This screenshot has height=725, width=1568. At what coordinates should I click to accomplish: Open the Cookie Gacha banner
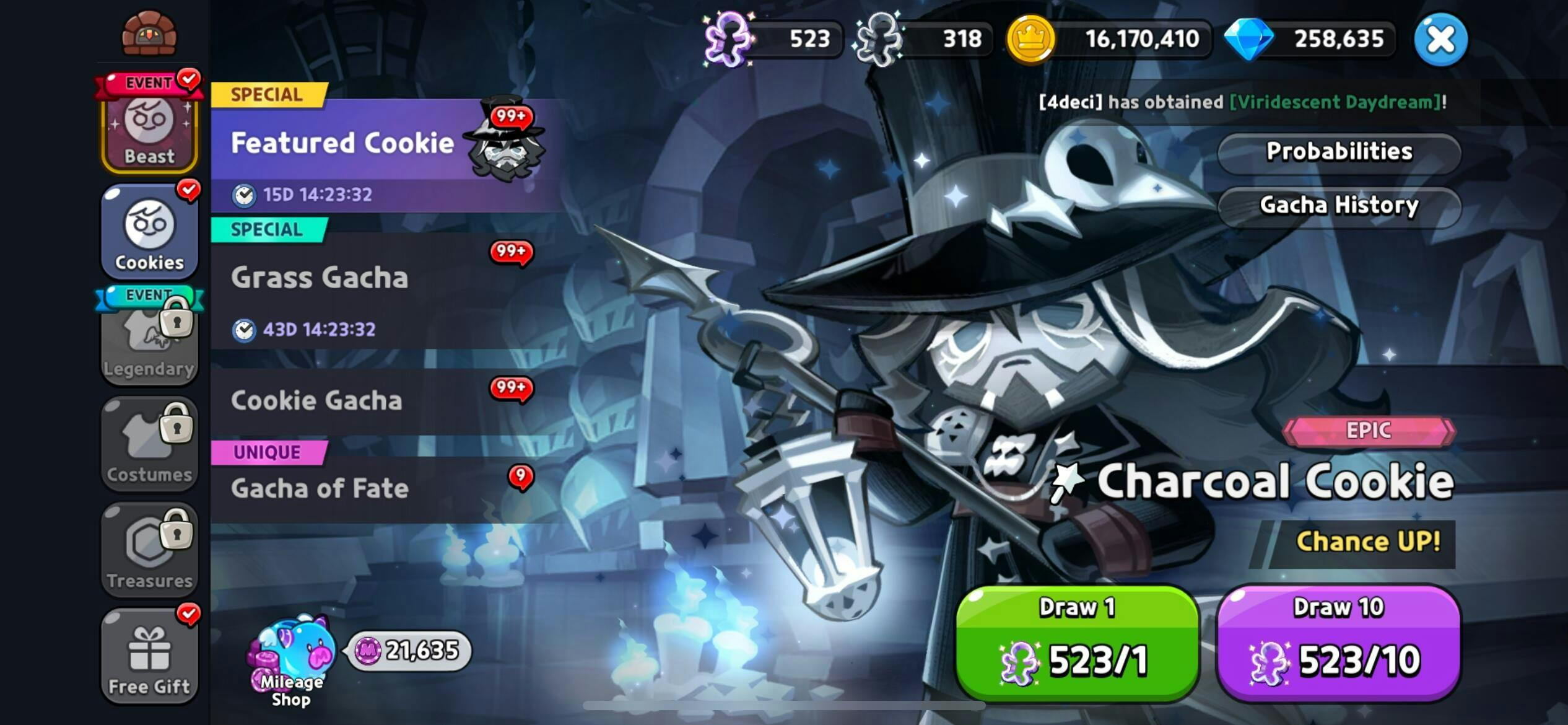pos(372,401)
